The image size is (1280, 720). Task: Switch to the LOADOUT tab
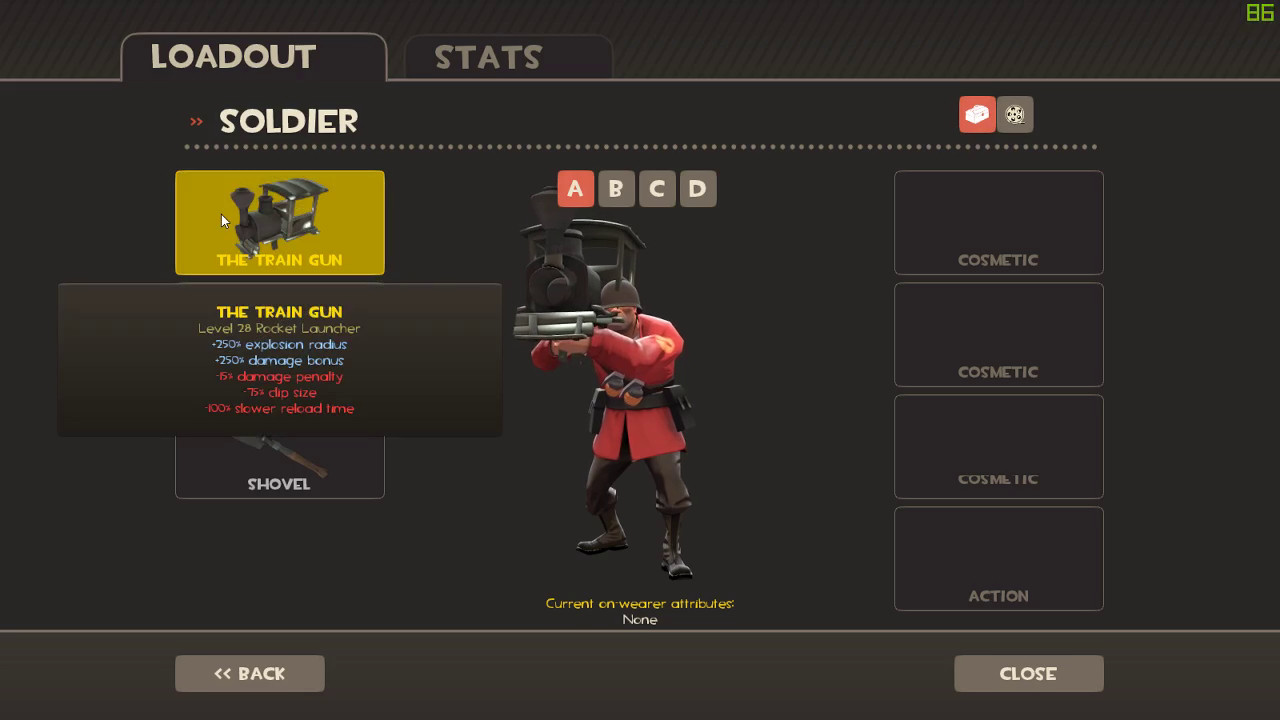point(232,57)
